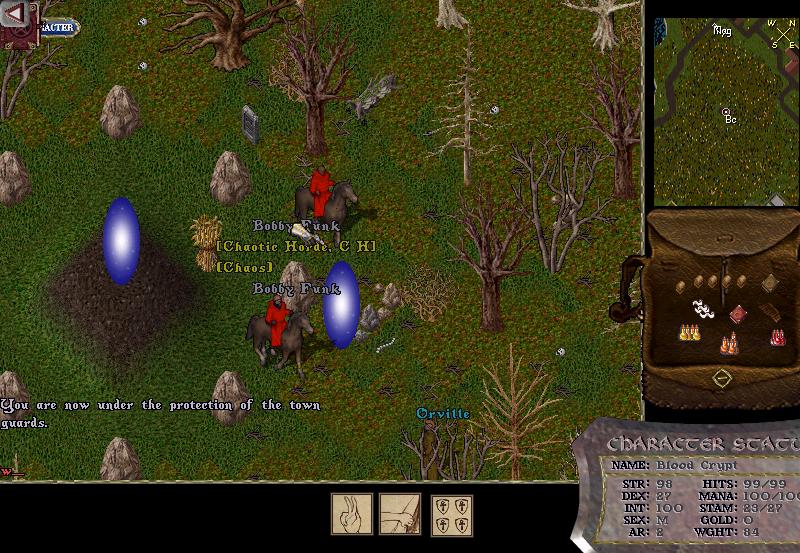Click the radar minimap

pyautogui.click(x=726, y=110)
